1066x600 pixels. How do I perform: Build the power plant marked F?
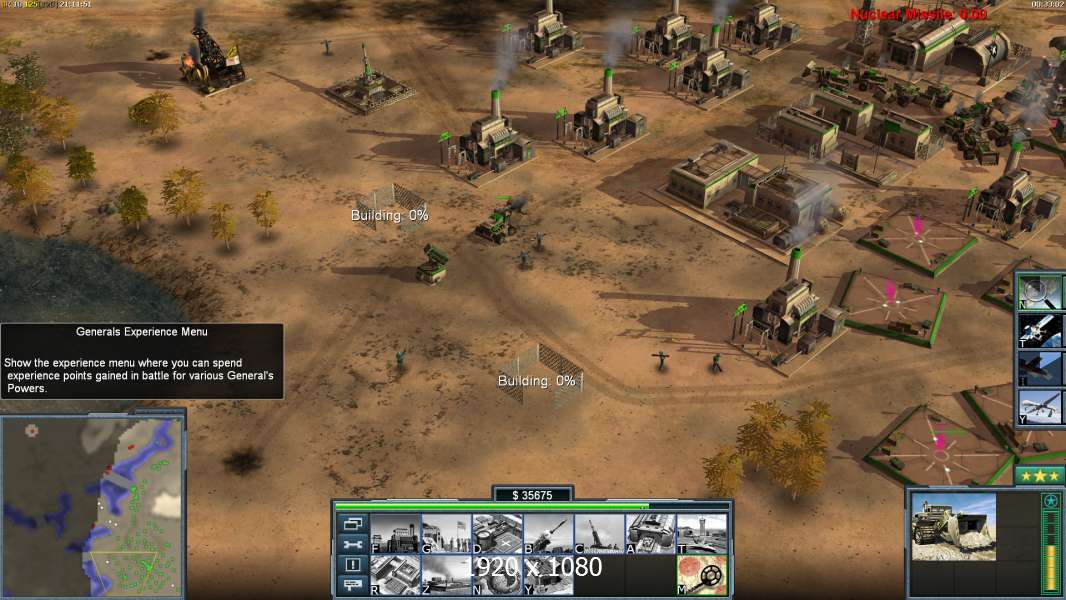coord(395,533)
